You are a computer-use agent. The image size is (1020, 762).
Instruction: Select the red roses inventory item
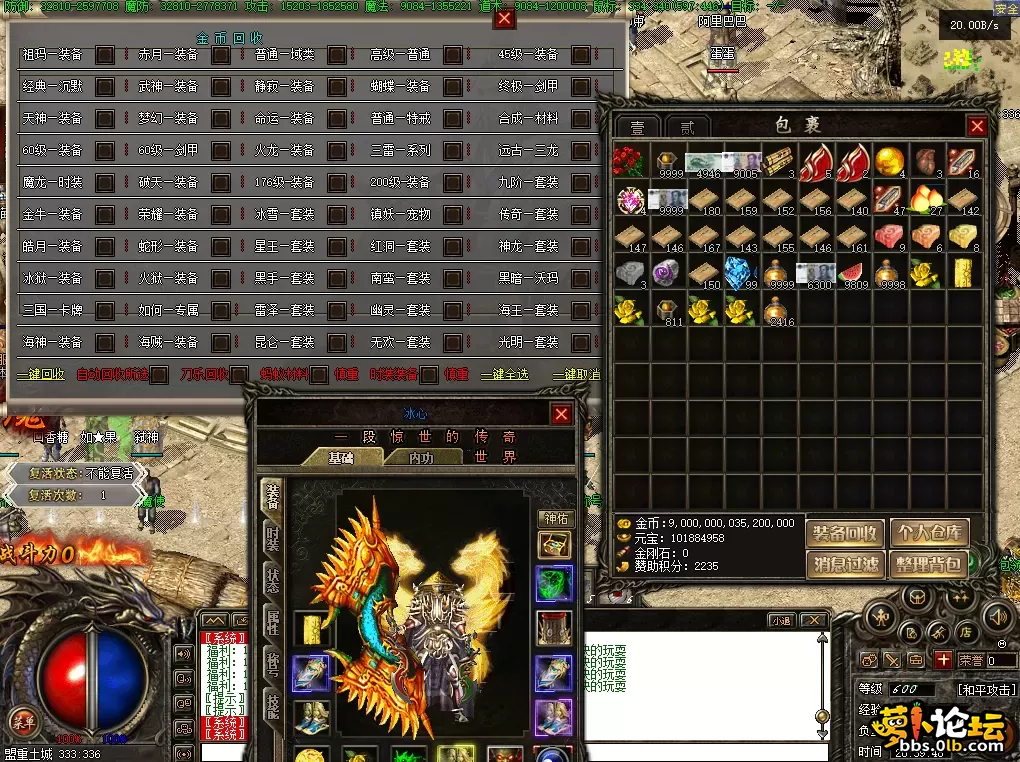(x=630, y=160)
